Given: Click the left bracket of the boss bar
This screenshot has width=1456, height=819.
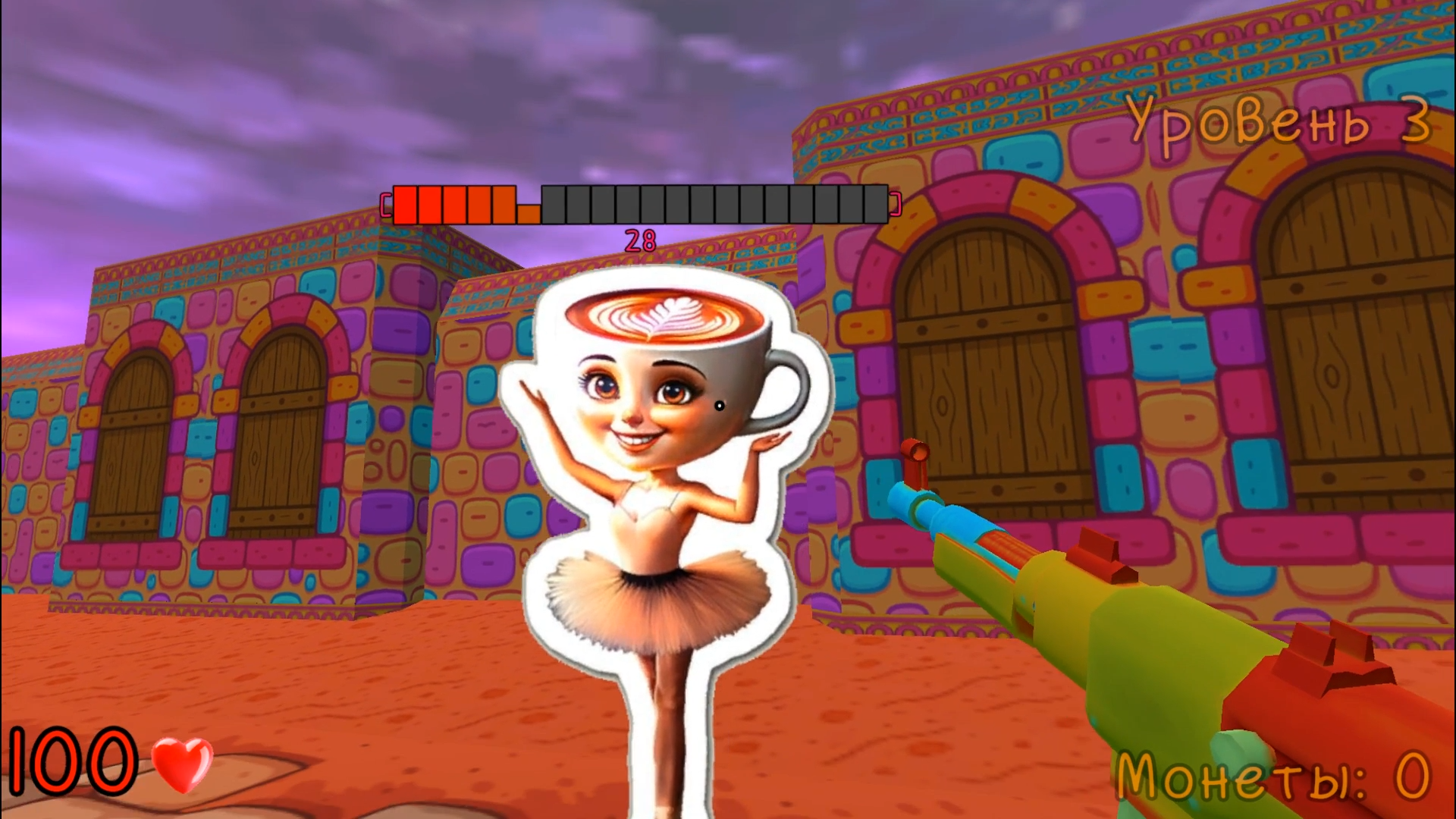Looking at the screenshot, I should [385, 203].
